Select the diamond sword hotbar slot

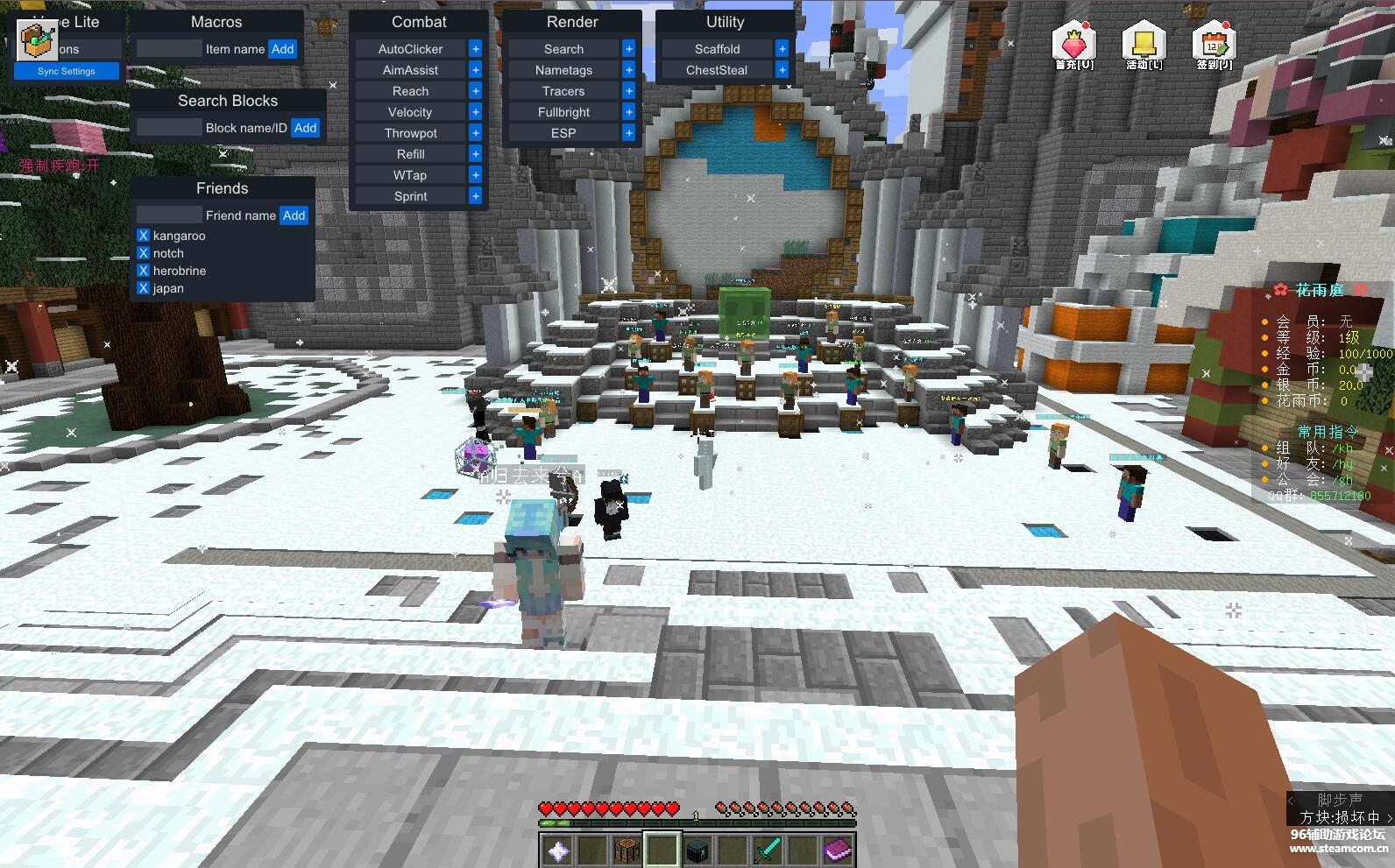pos(768,850)
